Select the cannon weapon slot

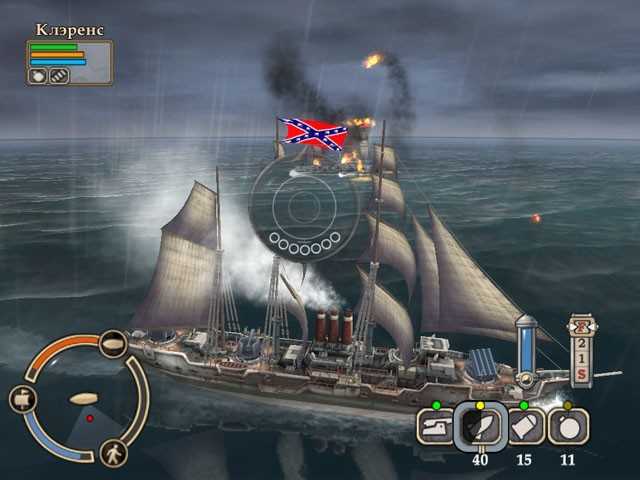pos(433,428)
